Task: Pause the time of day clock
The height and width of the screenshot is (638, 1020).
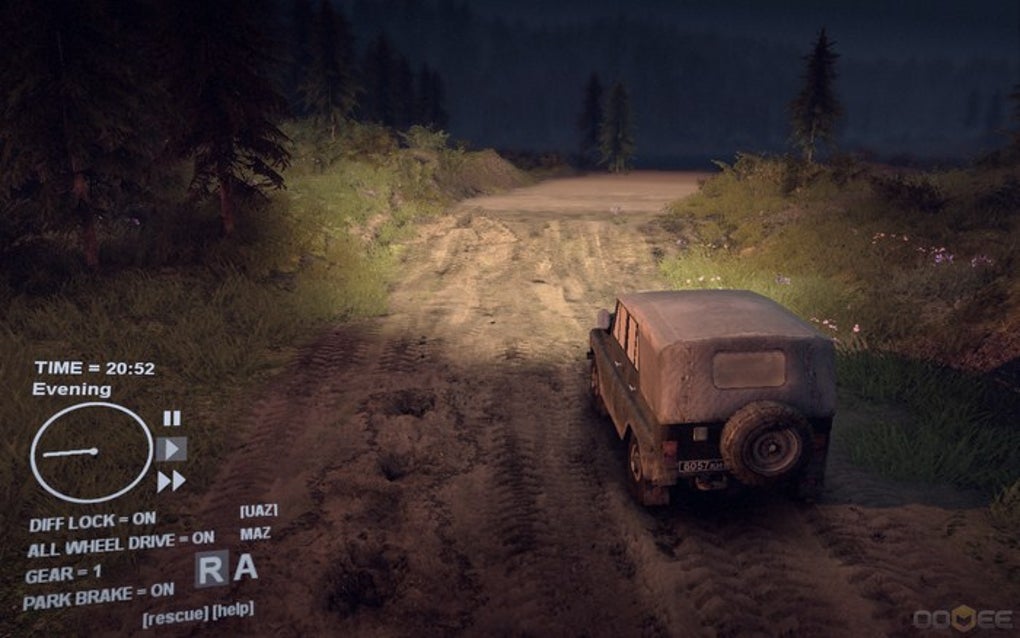Action: pyautogui.click(x=172, y=418)
